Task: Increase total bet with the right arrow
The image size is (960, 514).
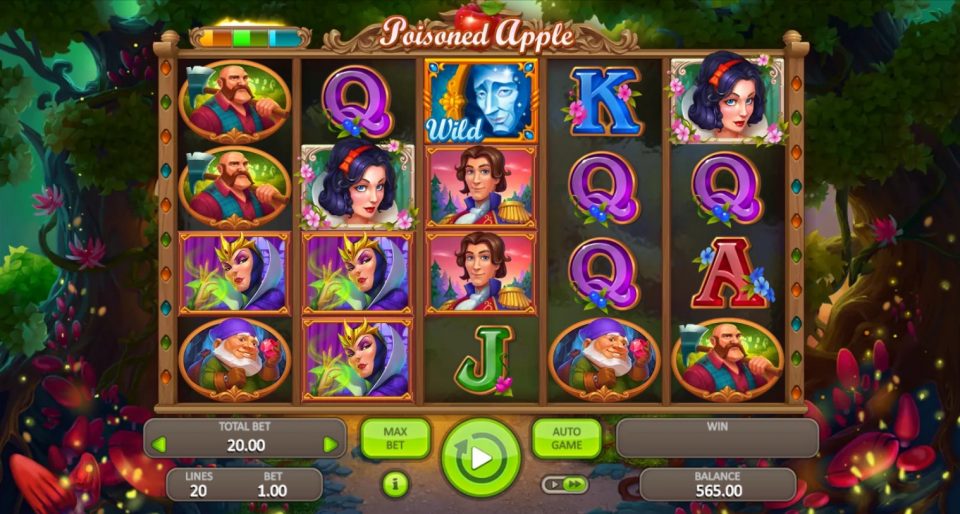Action: coord(330,444)
